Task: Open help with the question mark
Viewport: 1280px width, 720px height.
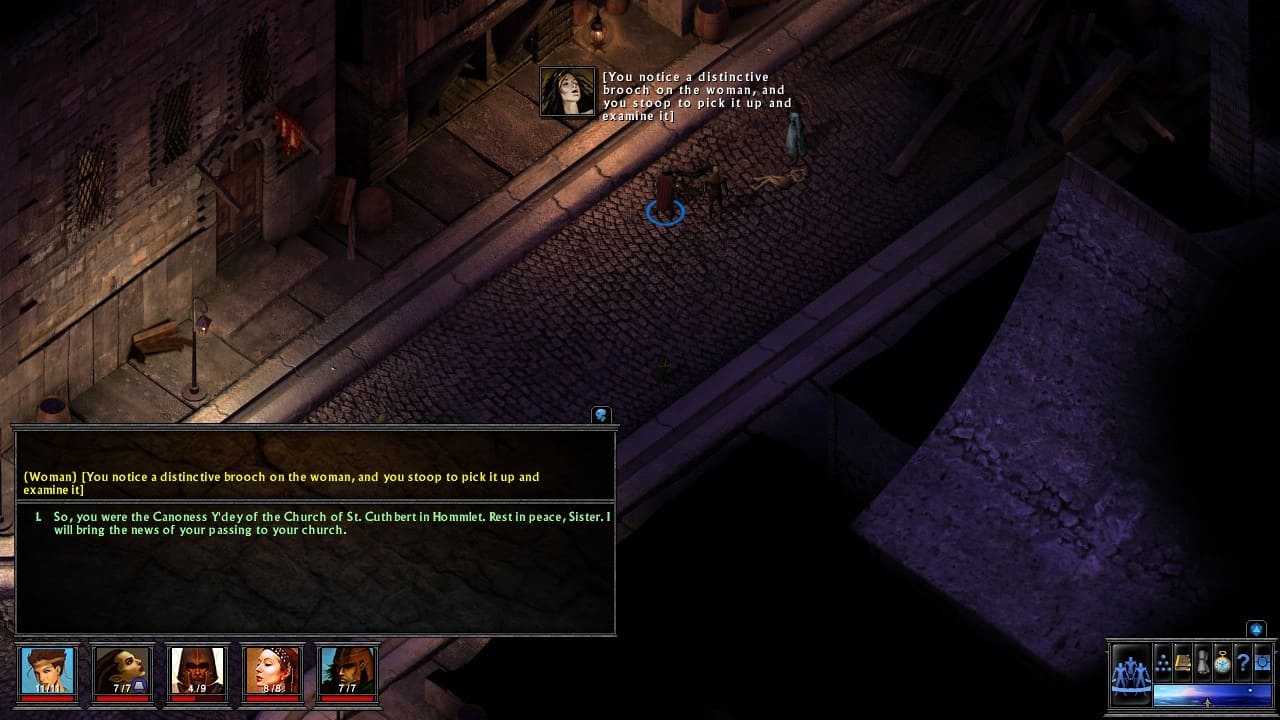Action: click(x=1242, y=661)
